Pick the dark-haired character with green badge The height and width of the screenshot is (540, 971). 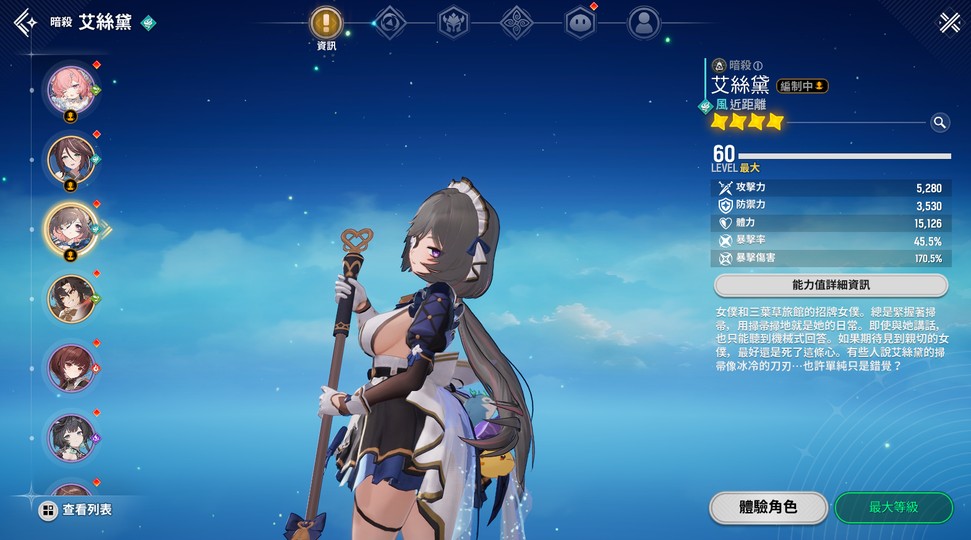[72, 297]
